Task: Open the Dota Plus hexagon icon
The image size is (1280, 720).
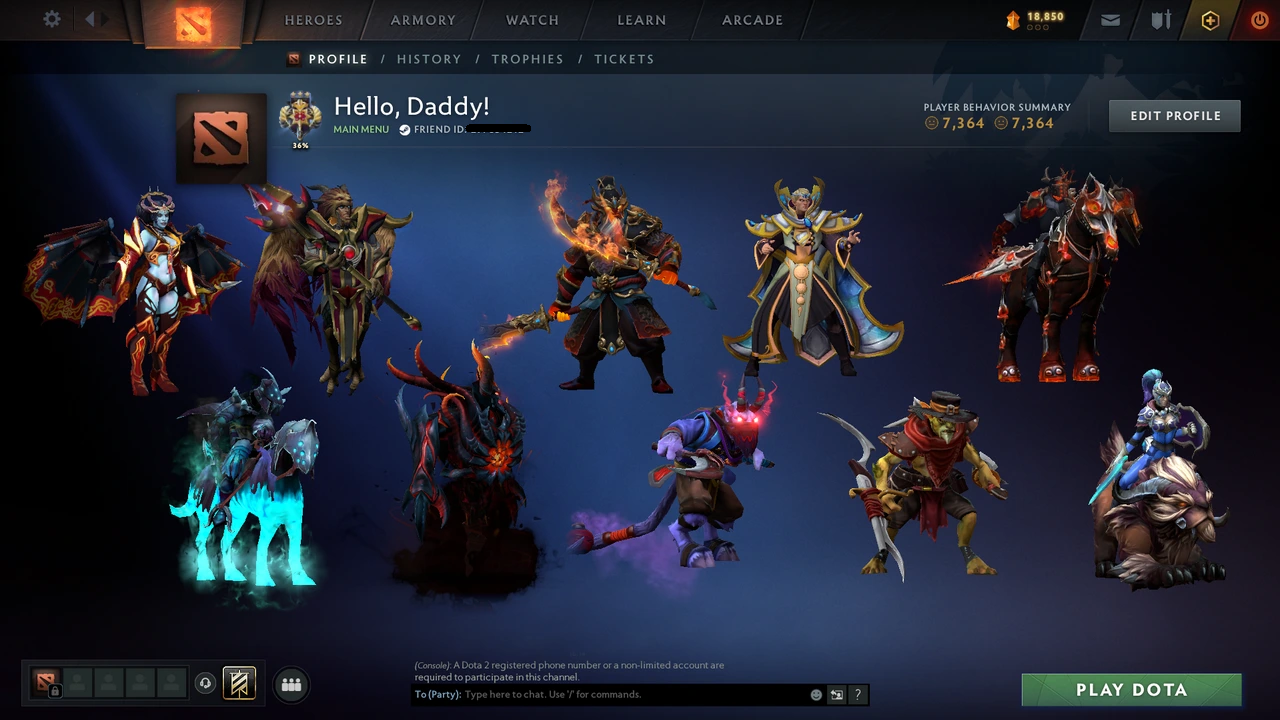Action: coord(1210,20)
